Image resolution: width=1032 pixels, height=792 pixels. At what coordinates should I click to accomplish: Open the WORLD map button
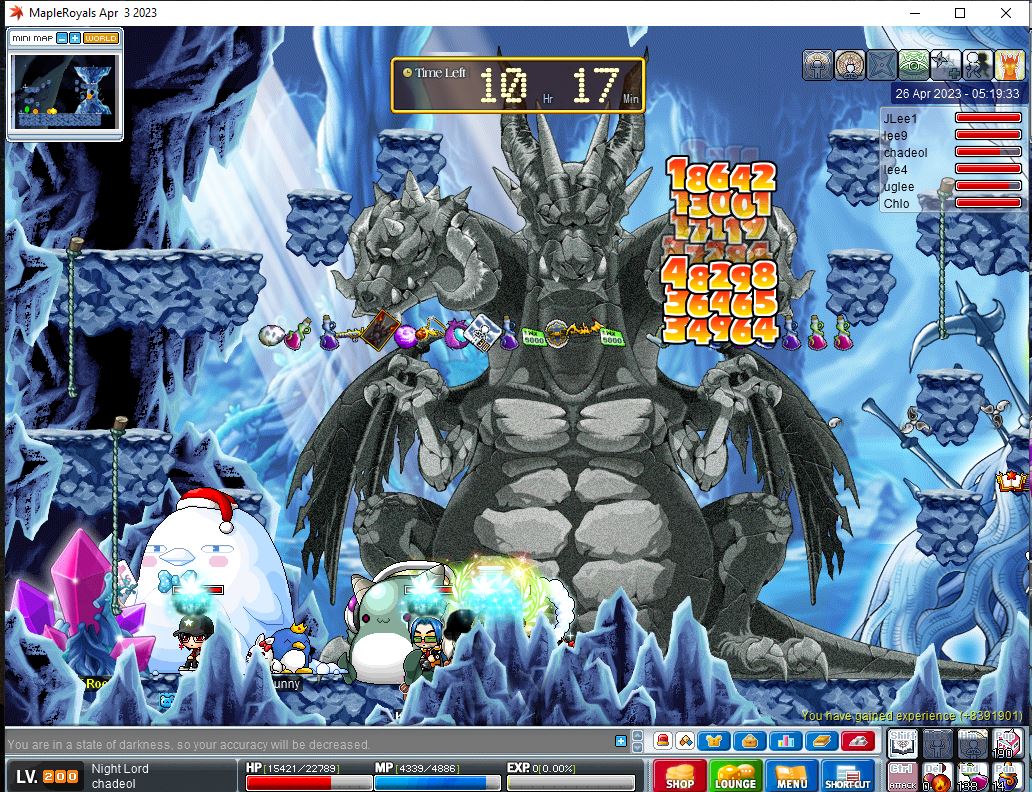tap(101, 38)
